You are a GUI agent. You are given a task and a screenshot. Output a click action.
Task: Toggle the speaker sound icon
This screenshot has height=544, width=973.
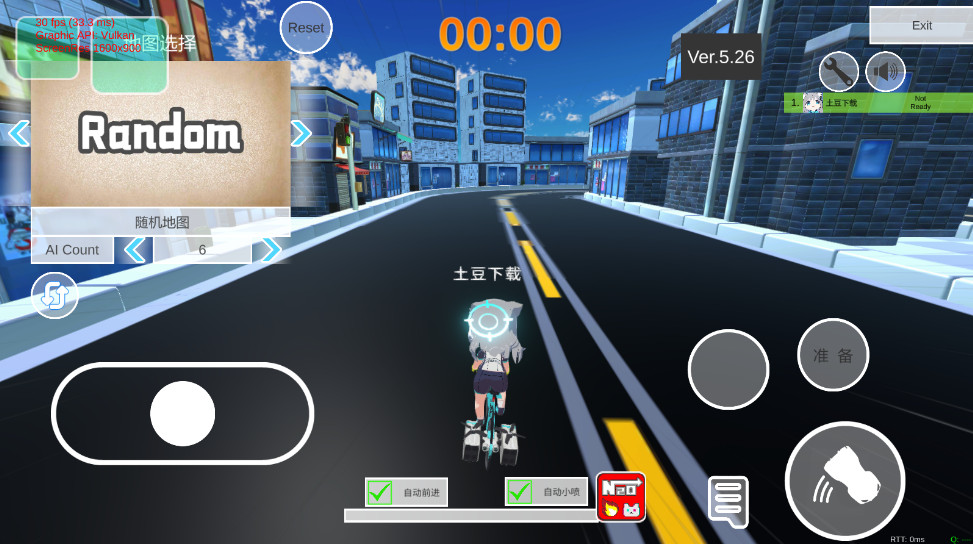click(x=885, y=72)
